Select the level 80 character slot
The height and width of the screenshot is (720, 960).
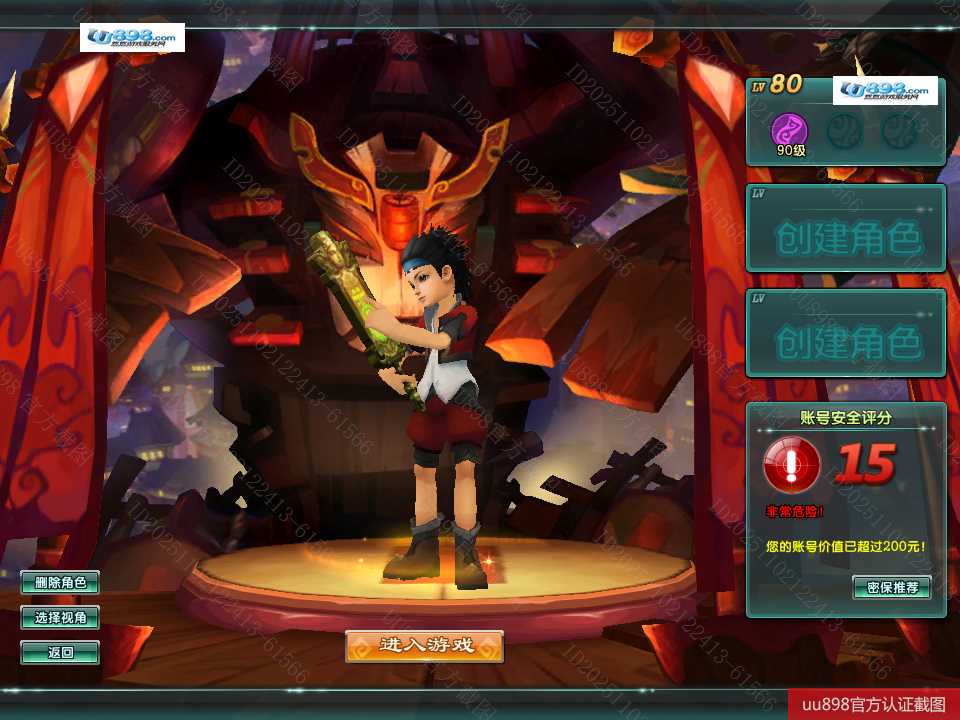845,120
